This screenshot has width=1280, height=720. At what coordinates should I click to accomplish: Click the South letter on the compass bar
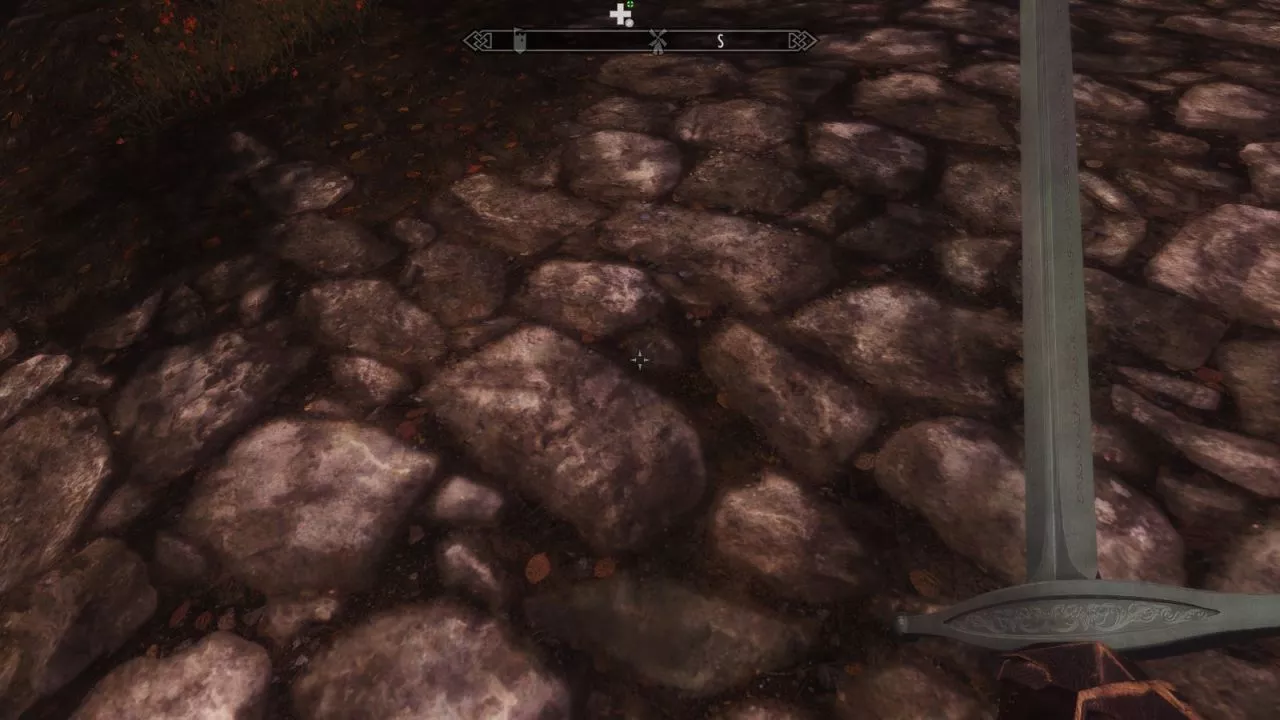(x=720, y=41)
